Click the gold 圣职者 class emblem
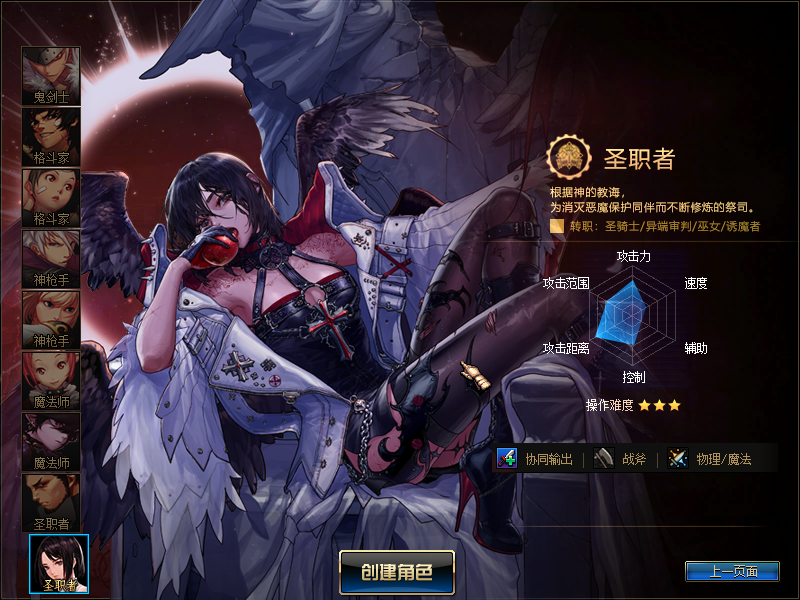The image size is (800, 600). [567, 157]
